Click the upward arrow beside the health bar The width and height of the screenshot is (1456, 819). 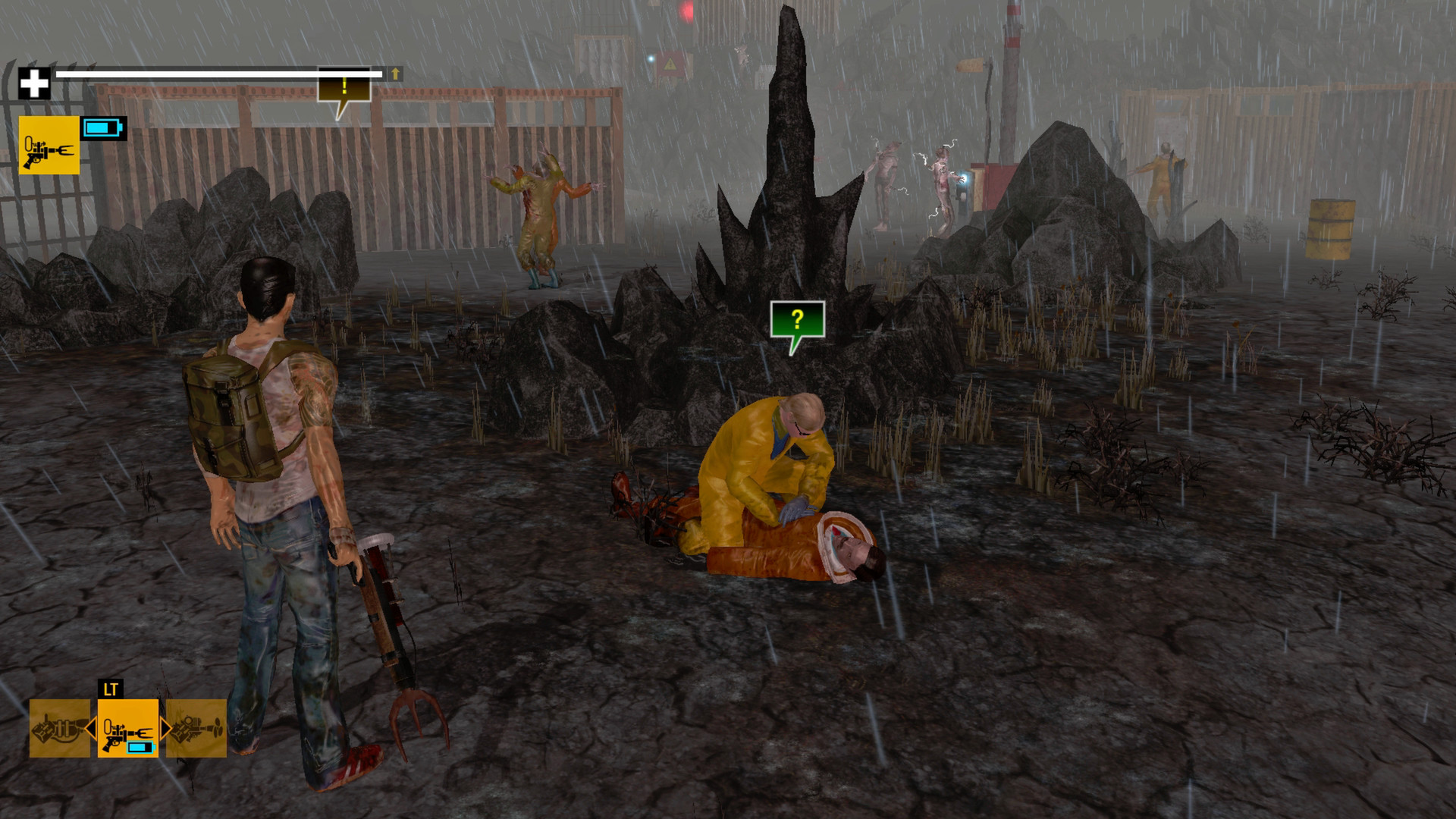pos(395,74)
